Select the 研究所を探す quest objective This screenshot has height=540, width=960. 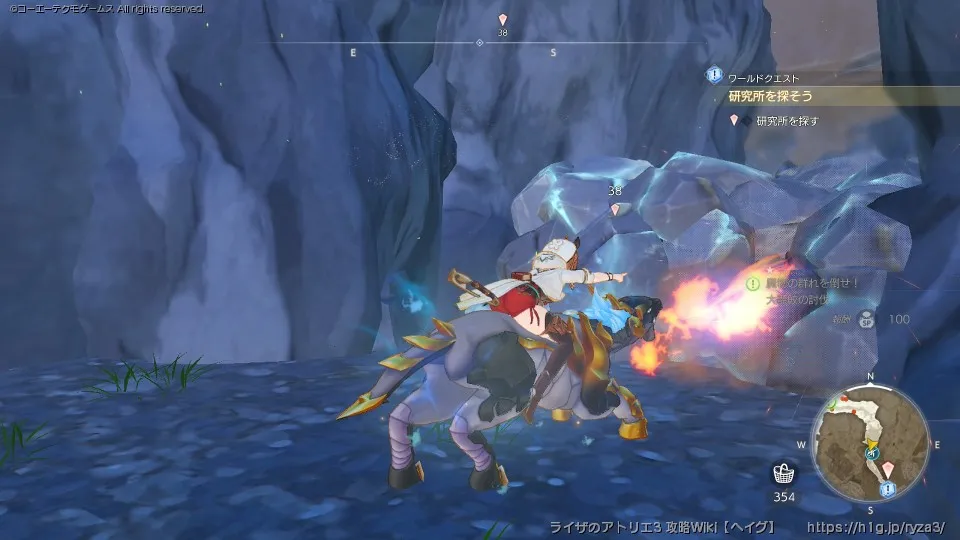point(787,120)
